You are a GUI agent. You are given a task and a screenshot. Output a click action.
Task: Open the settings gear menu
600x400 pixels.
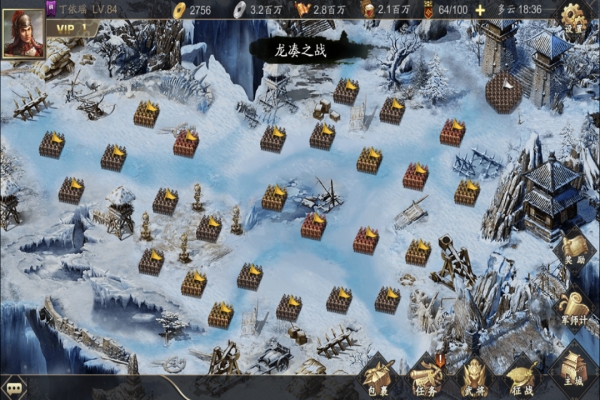point(573,17)
